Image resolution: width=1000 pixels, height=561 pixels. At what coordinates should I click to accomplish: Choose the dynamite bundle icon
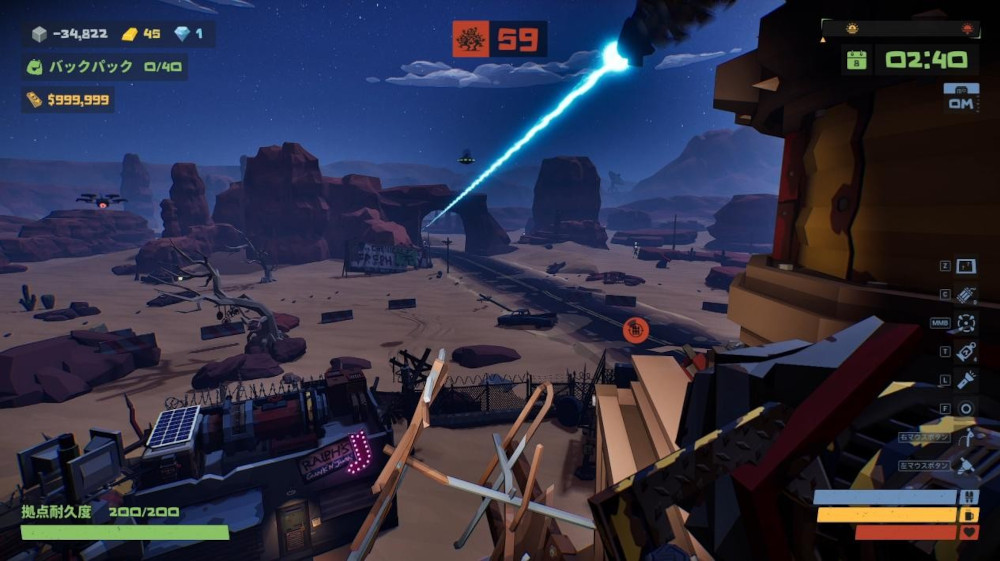[x=965, y=295]
